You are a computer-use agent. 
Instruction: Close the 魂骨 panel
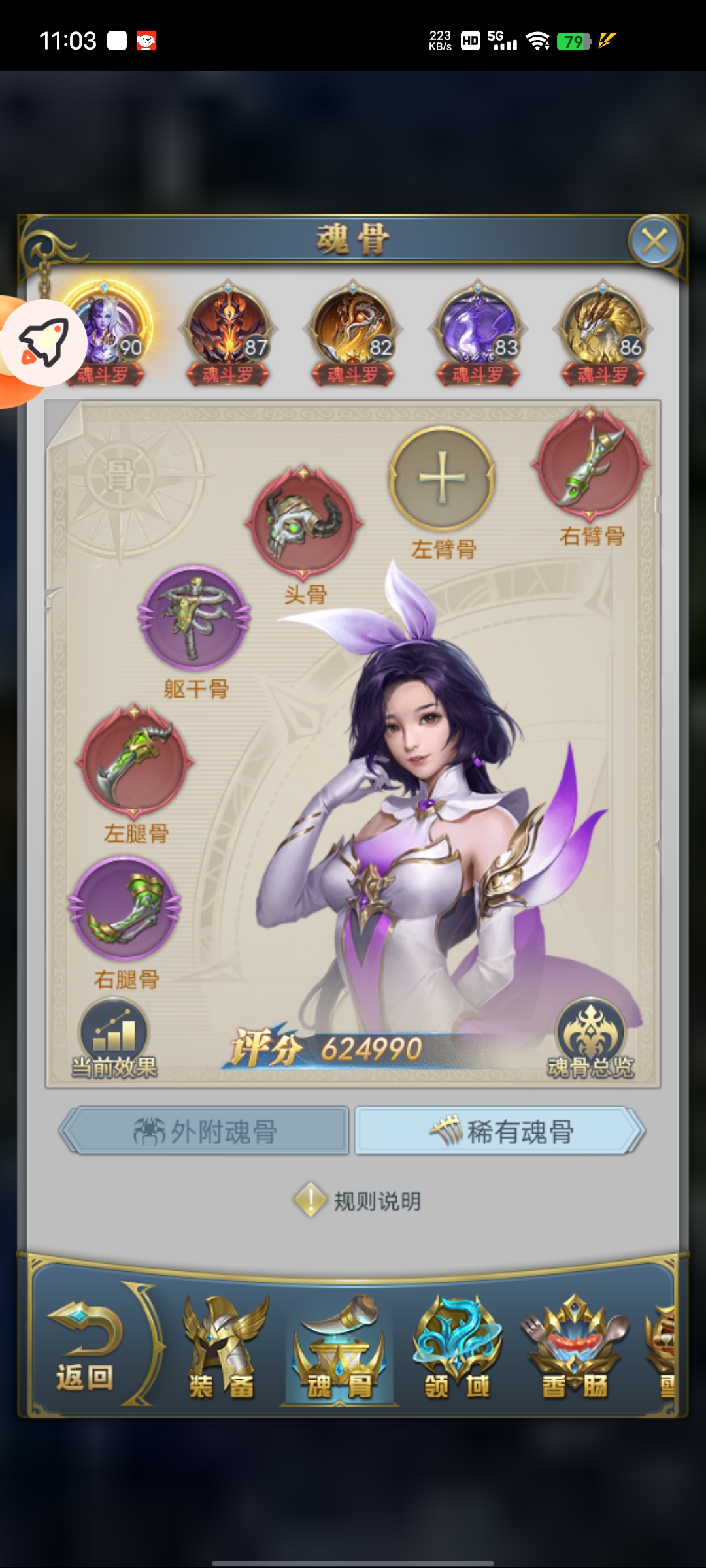[654, 242]
